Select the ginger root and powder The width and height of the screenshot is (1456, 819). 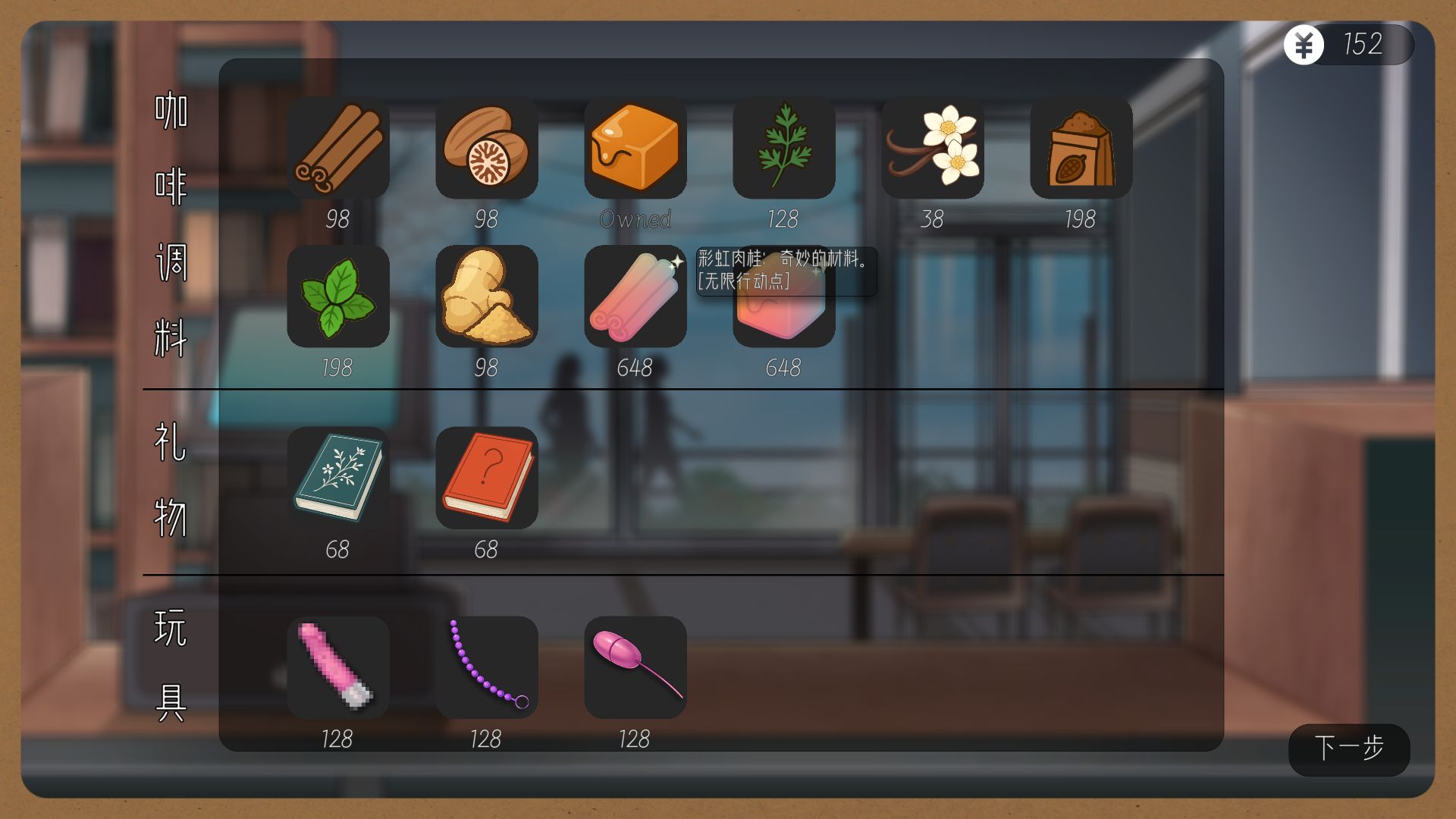[x=487, y=297]
